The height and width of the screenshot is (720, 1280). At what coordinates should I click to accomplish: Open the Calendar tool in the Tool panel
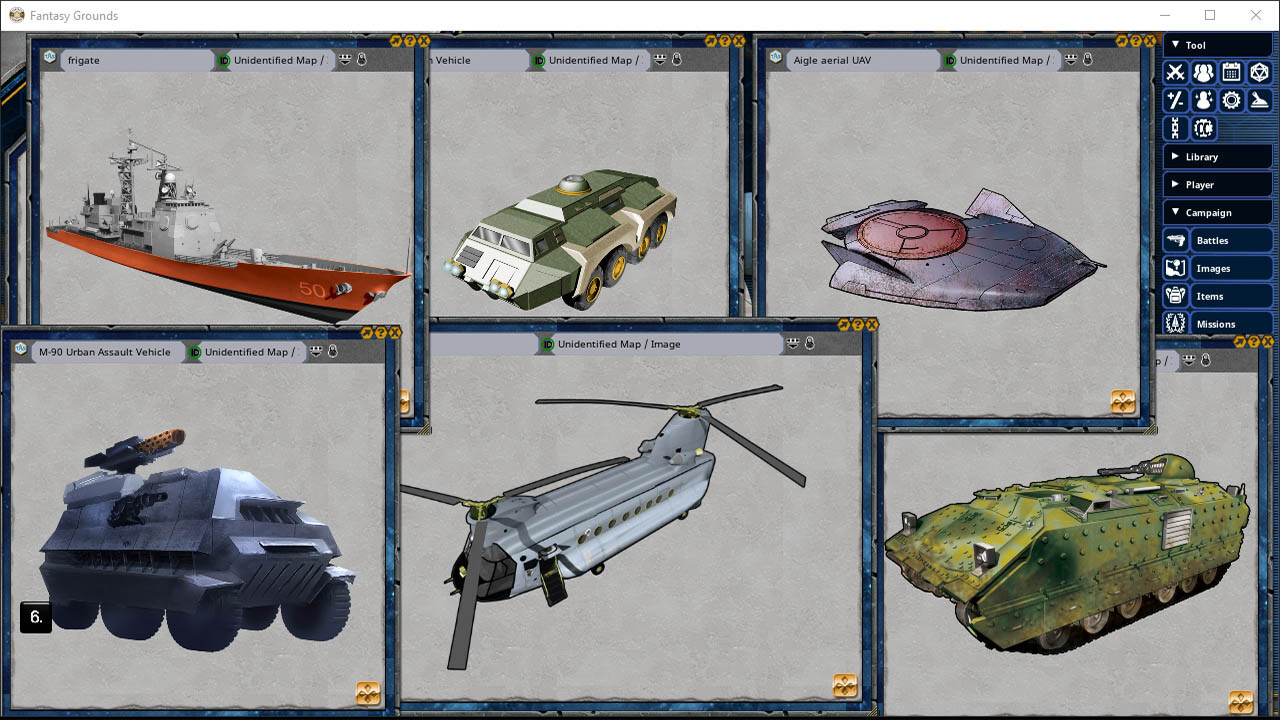tap(1231, 72)
